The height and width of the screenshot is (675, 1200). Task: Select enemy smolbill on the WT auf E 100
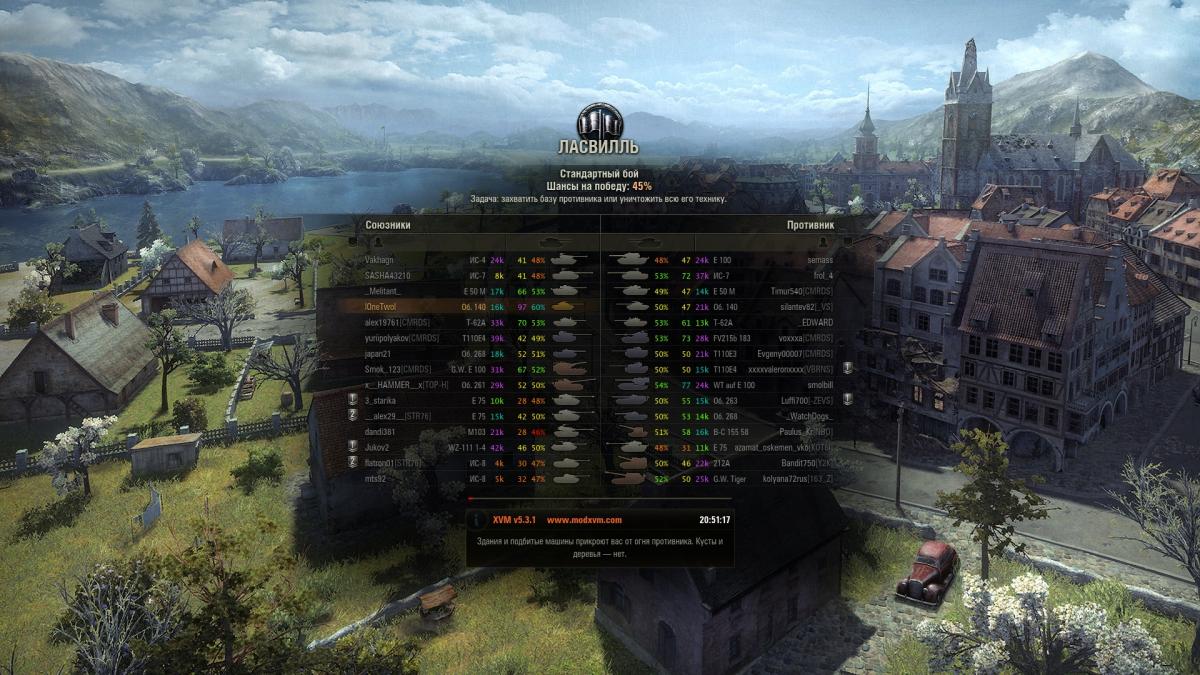[818, 384]
